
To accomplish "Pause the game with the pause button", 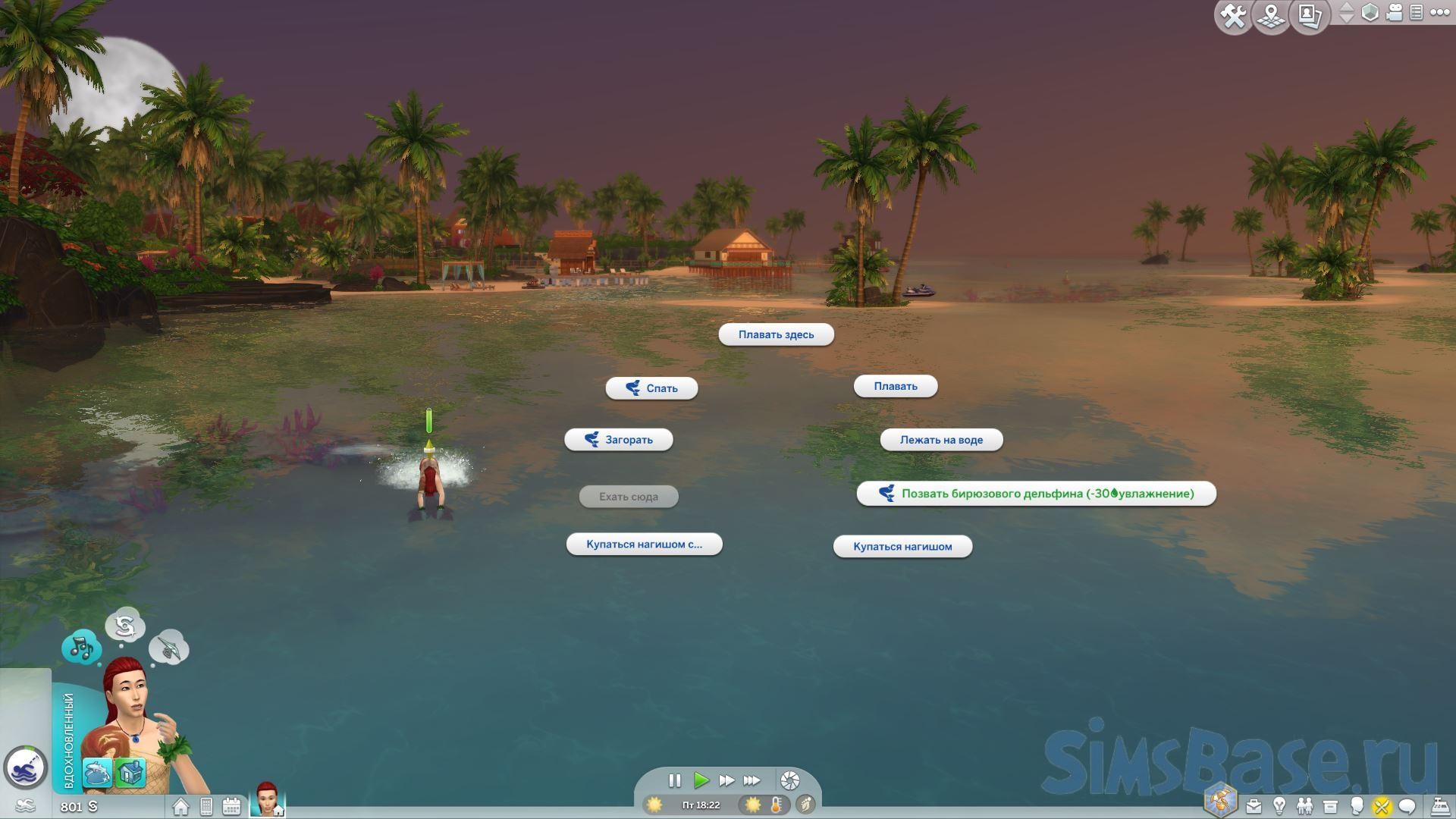I will coord(674,780).
